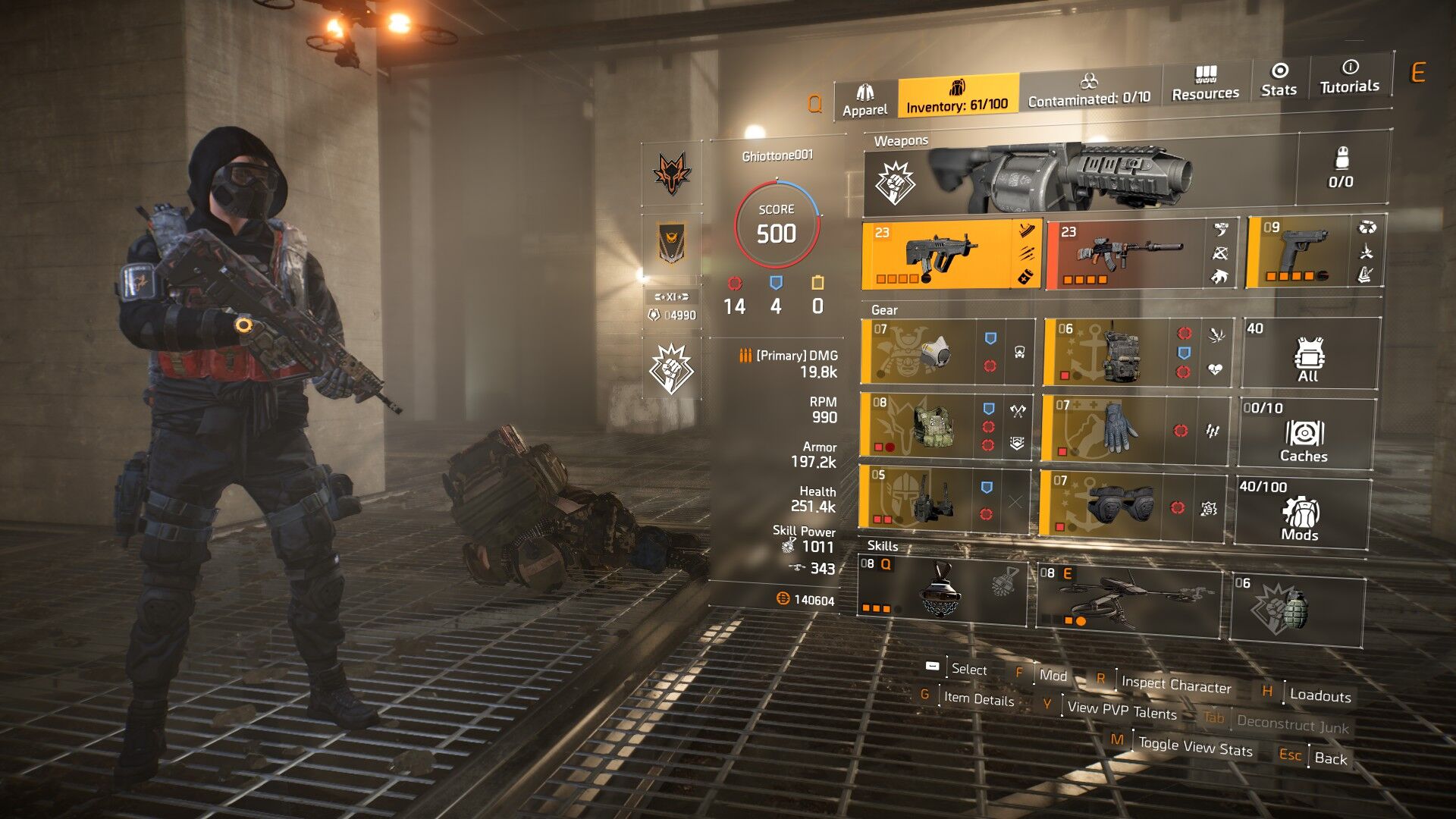View the Tutorials tab
The image size is (1456, 819).
tap(1350, 77)
